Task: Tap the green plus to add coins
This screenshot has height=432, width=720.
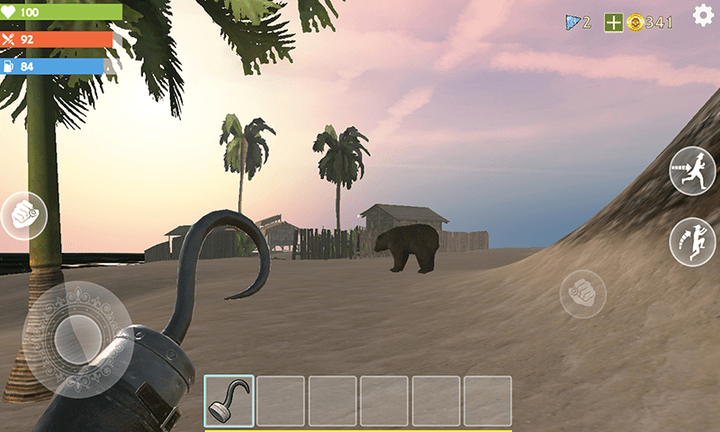Action: (613, 22)
